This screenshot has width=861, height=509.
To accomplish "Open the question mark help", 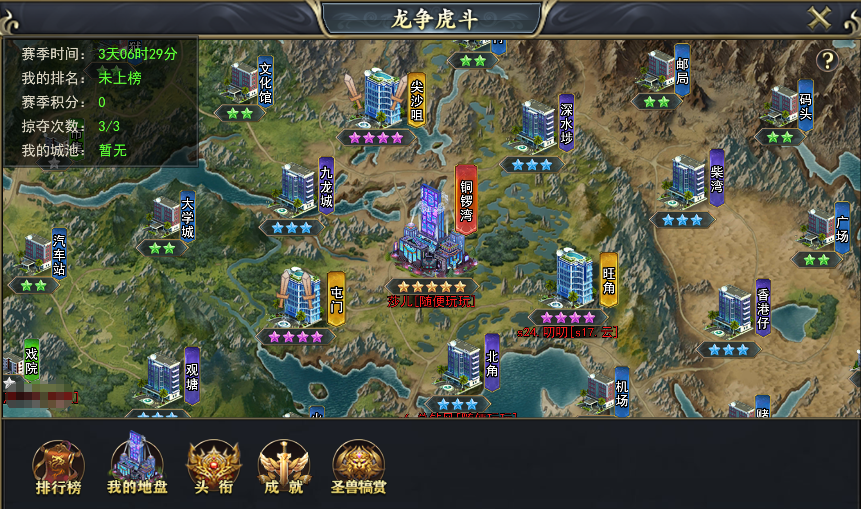I will coord(827,60).
